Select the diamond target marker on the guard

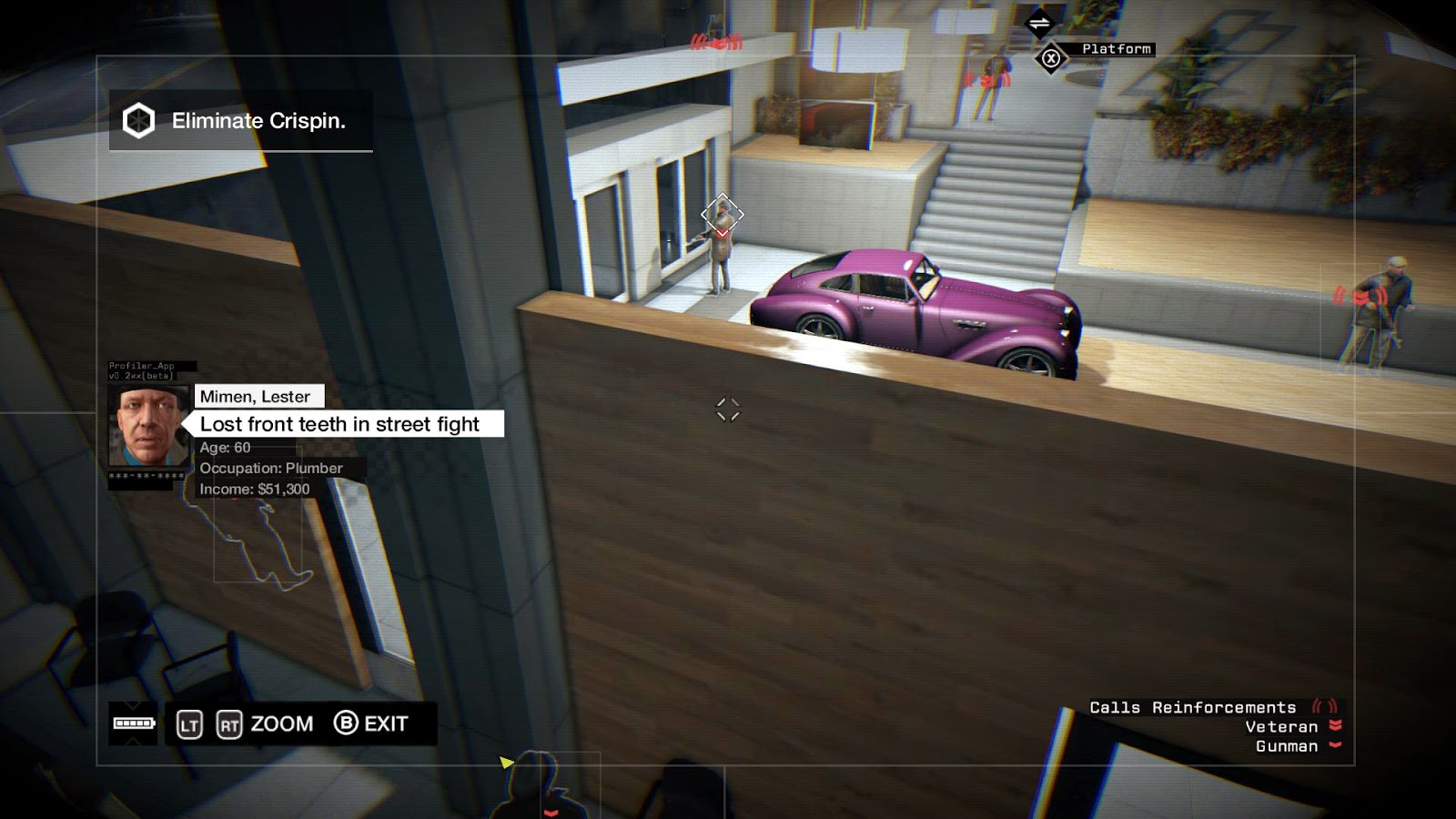point(722,215)
